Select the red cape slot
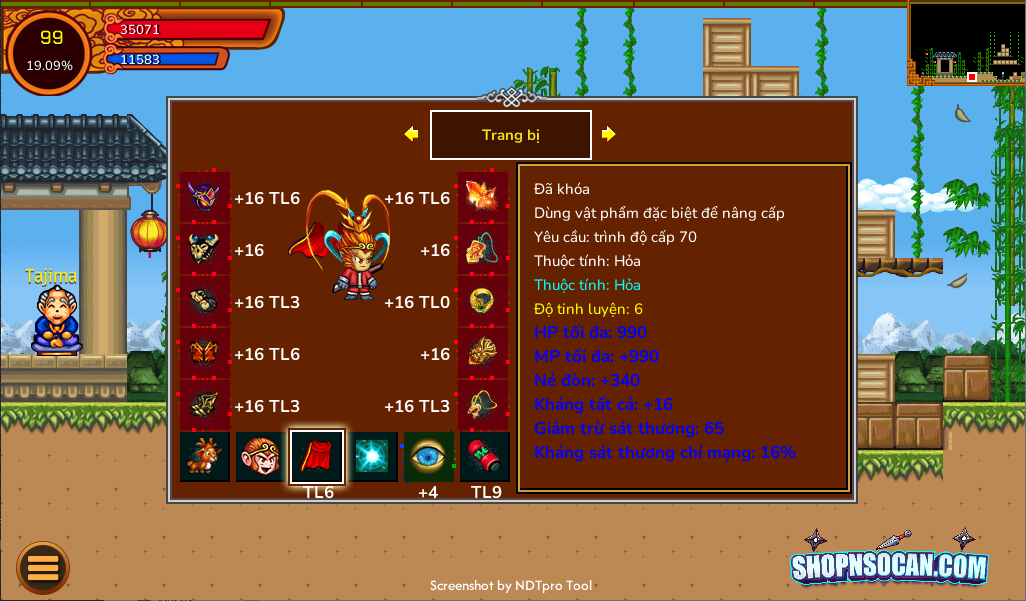1026x601 pixels. (317, 457)
